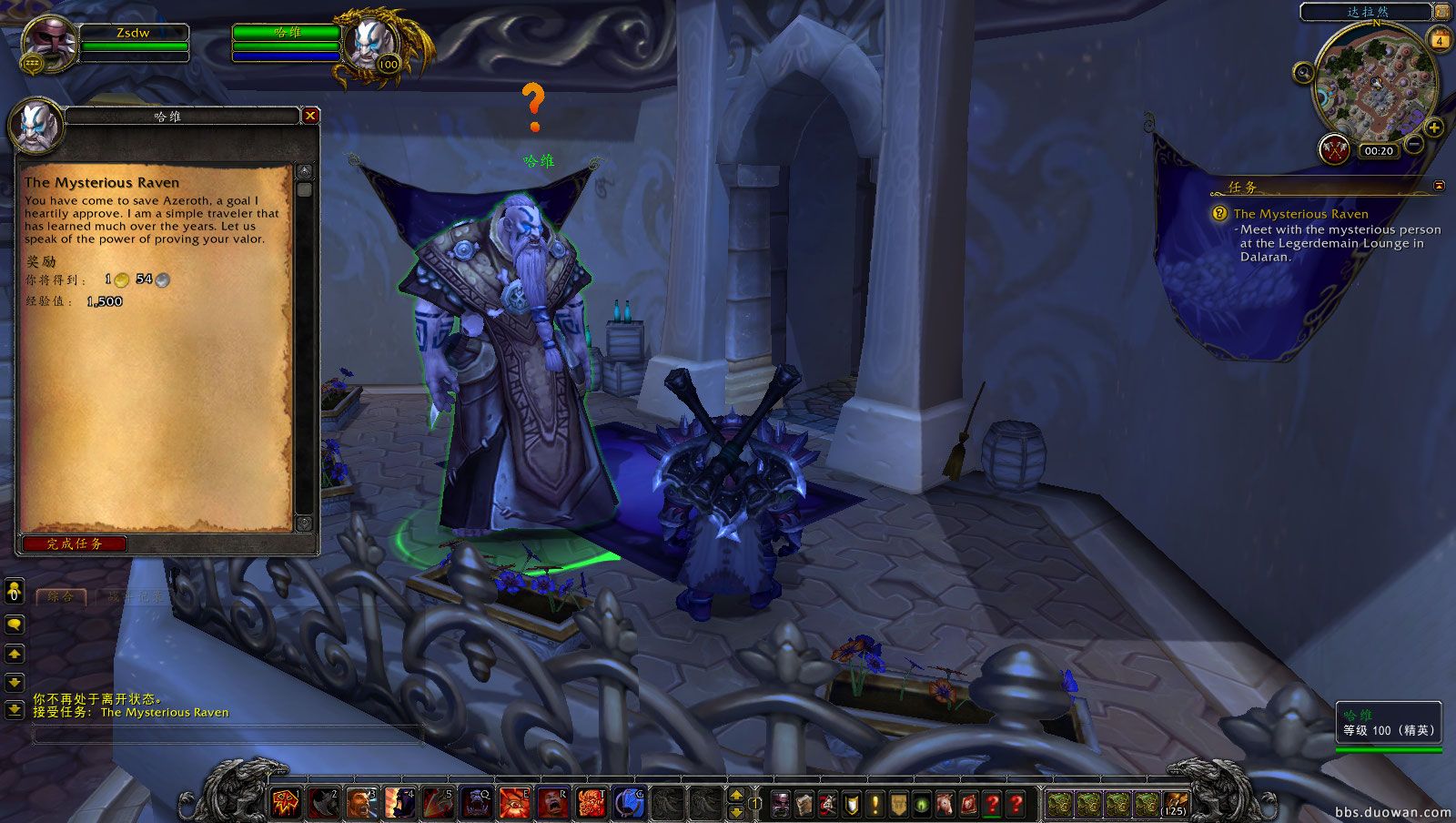Zoom in the minimap with the plus button
This screenshot has width=1456, height=823.
click(1433, 127)
